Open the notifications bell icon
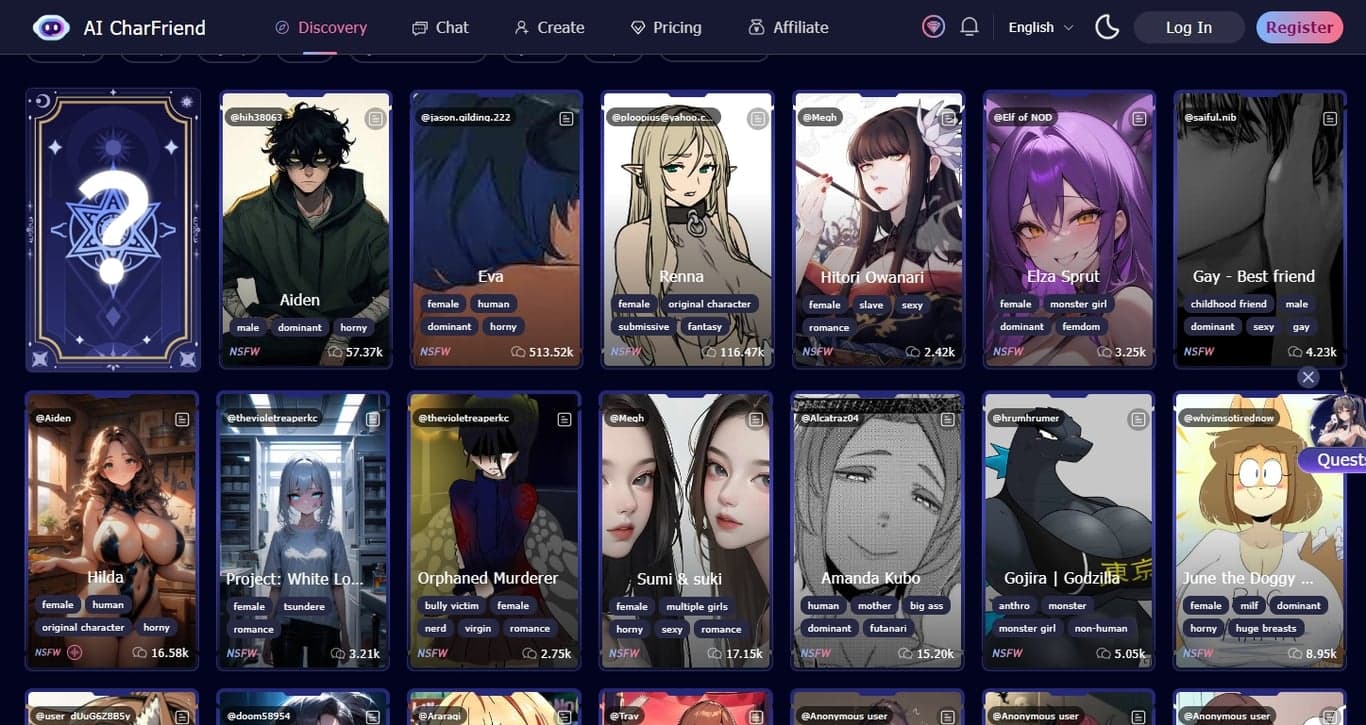 coord(968,27)
